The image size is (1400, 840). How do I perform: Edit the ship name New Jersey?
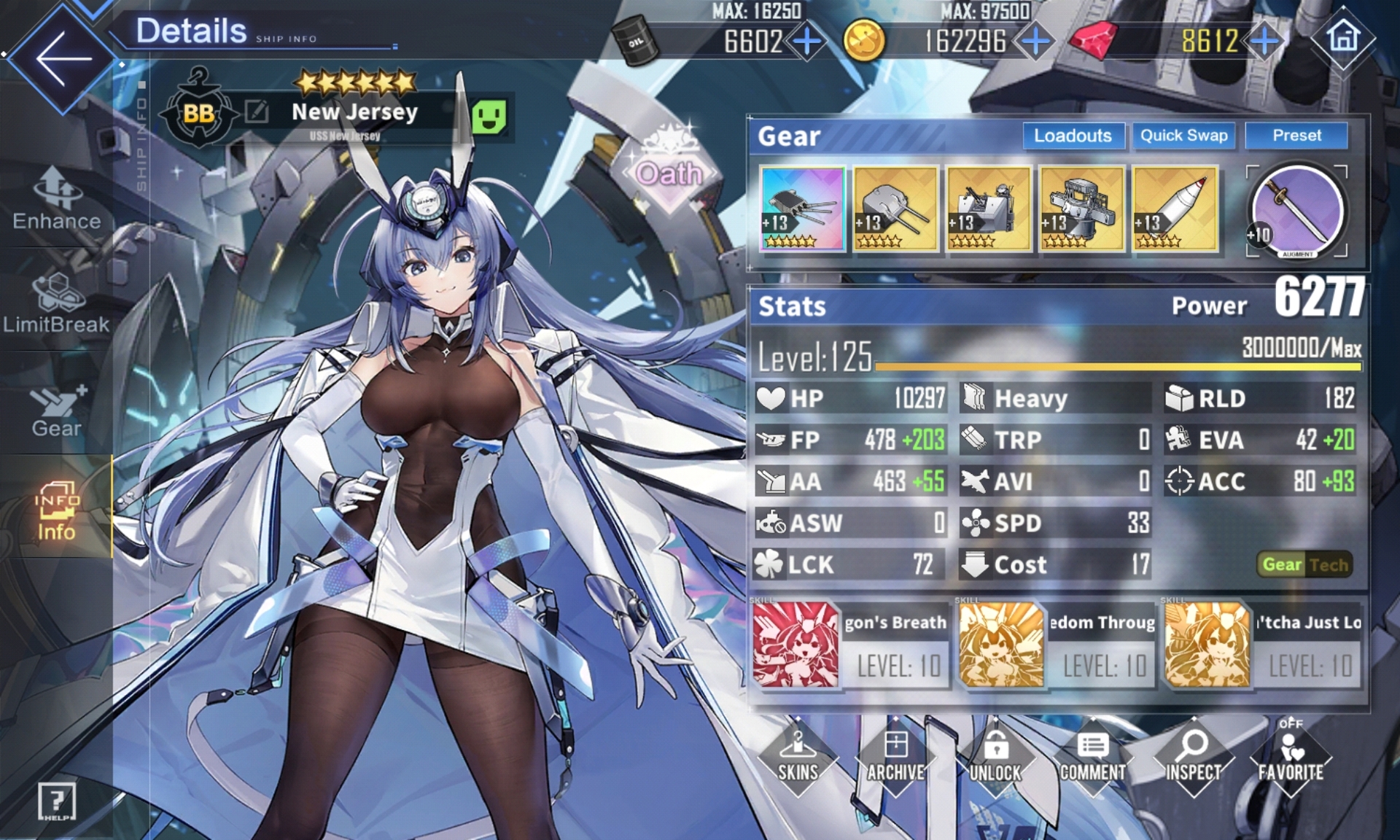(x=257, y=112)
